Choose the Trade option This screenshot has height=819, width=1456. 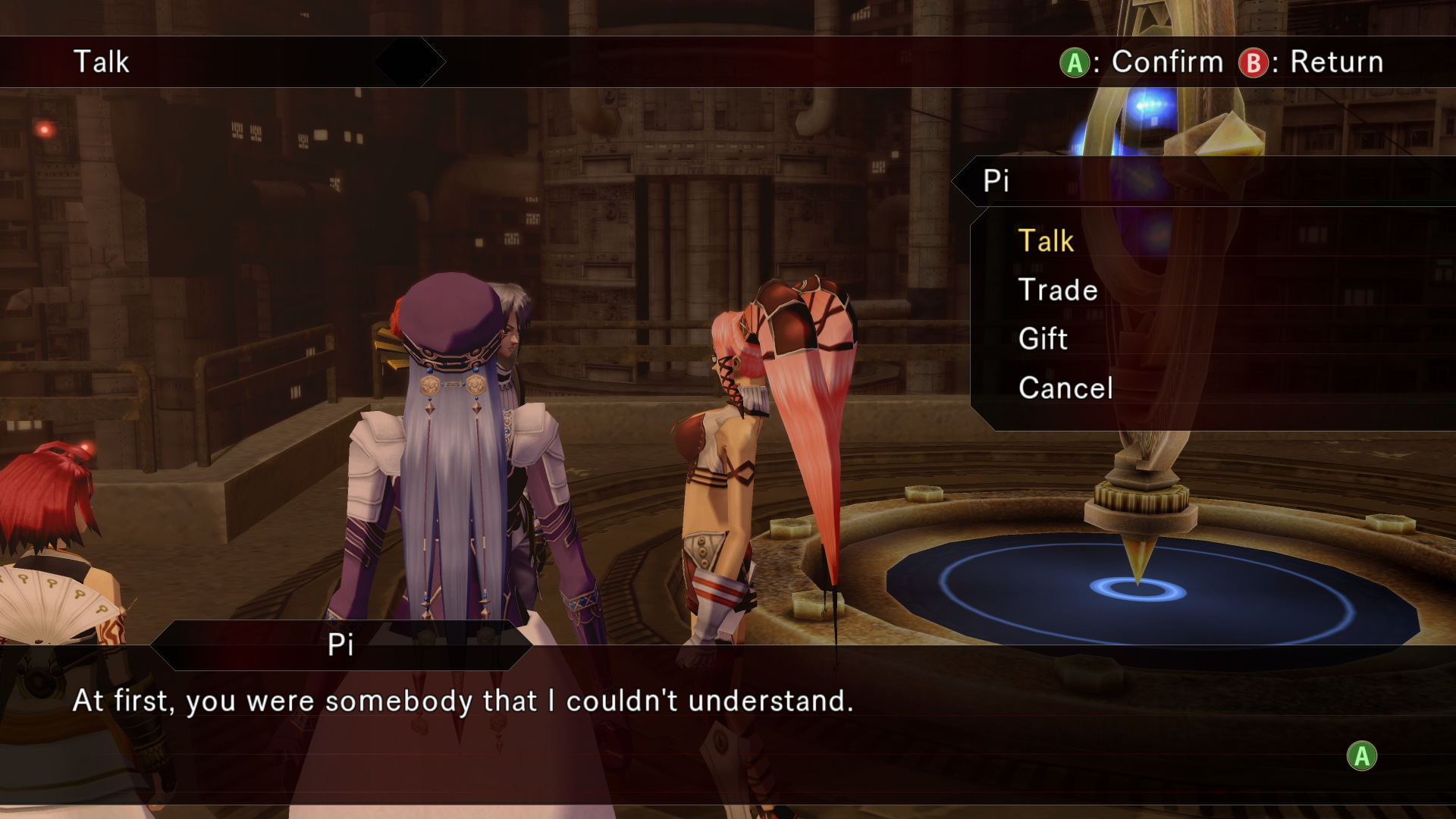coord(1057,290)
